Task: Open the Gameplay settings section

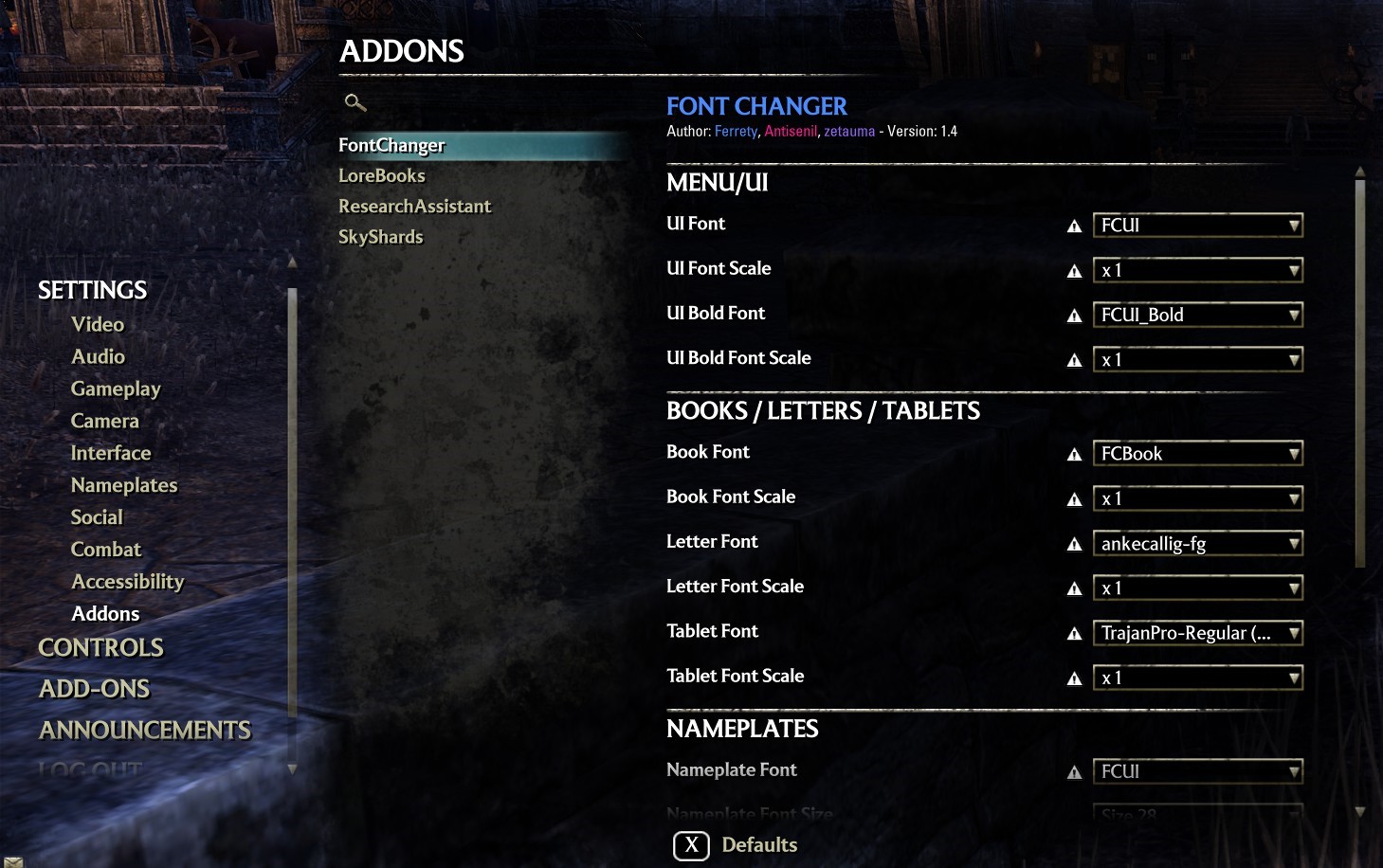Action: pyautogui.click(x=116, y=389)
